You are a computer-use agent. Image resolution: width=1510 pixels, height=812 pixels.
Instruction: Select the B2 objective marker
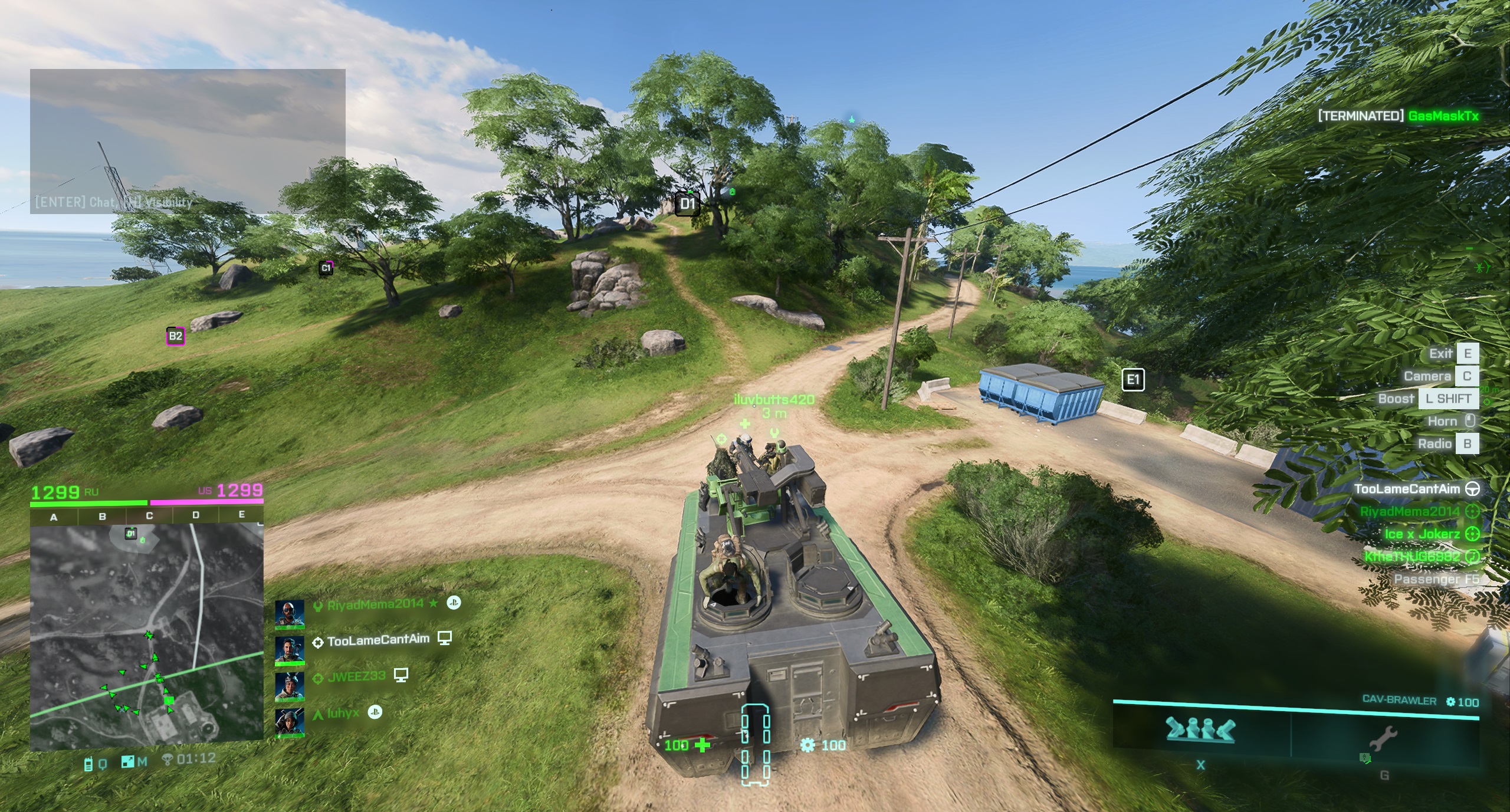(x=175, y=336)
